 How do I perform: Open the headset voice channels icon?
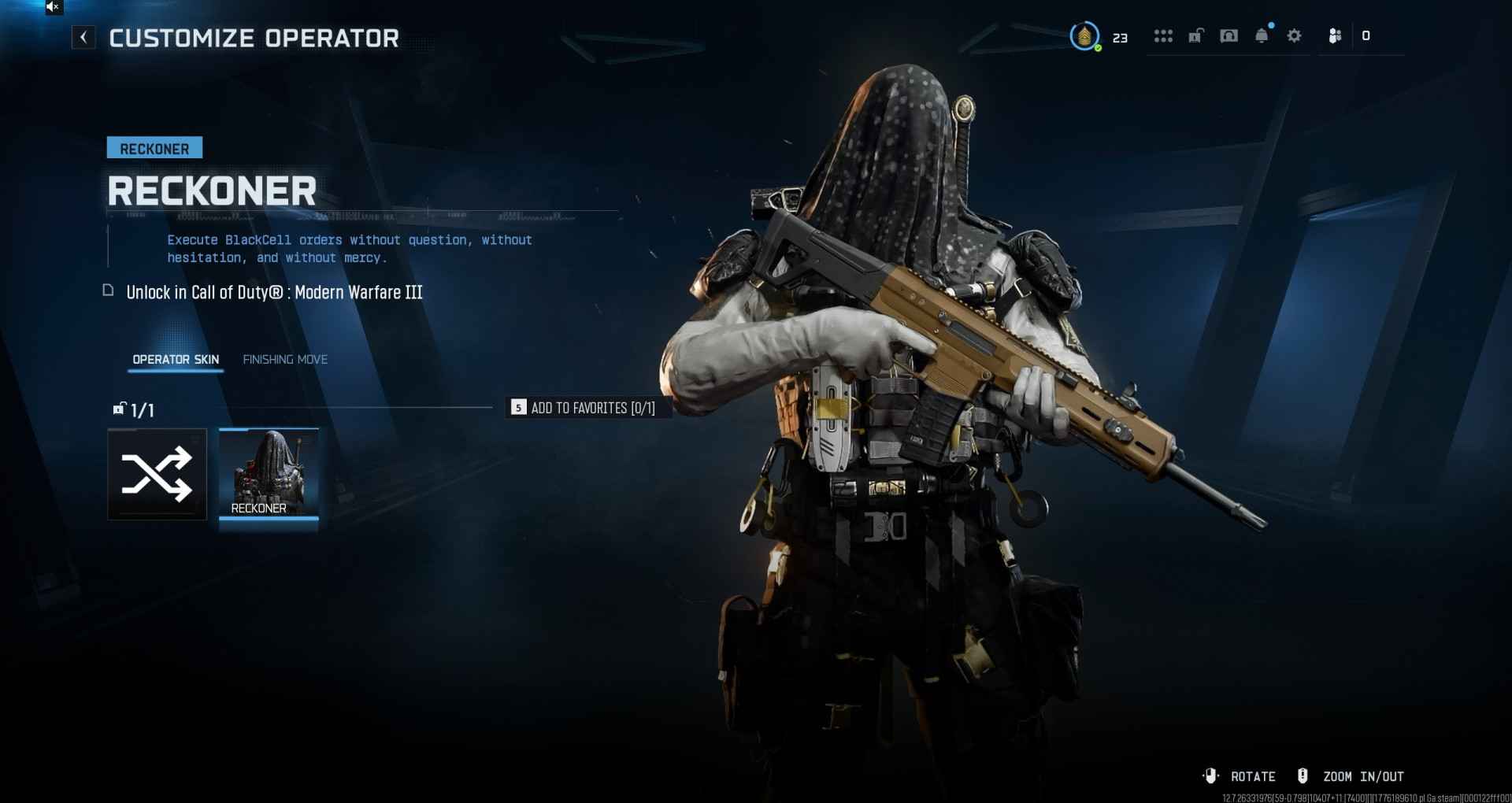tap(1228, 36)
